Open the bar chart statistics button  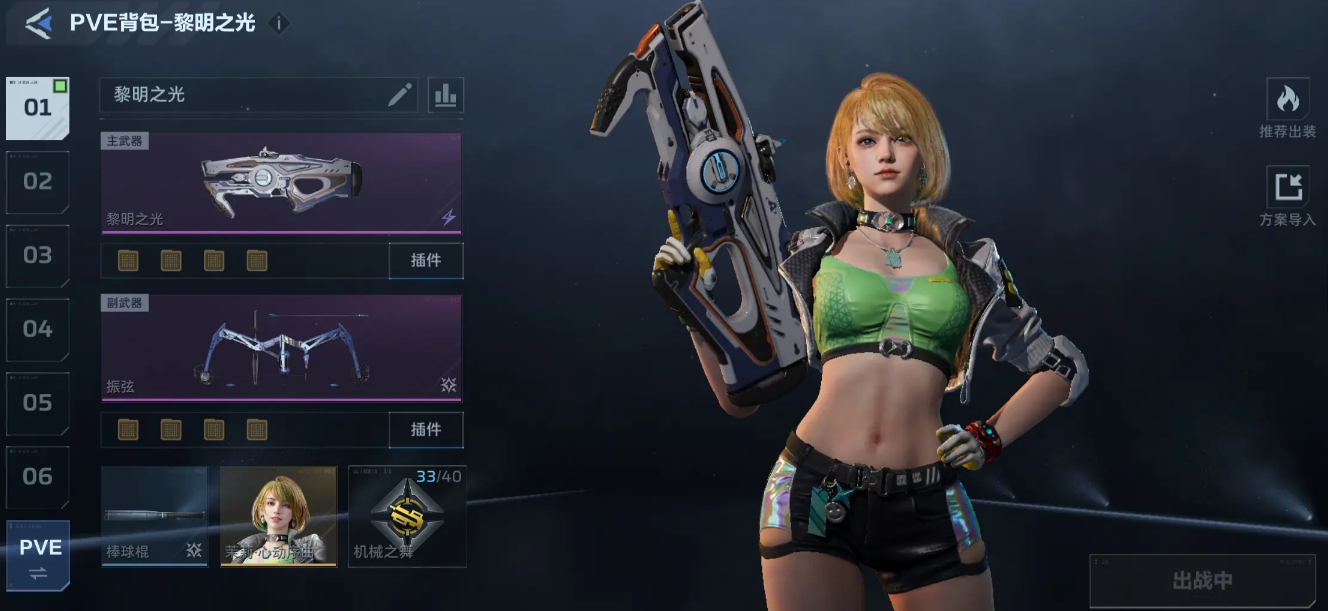(x=446, y=95)
